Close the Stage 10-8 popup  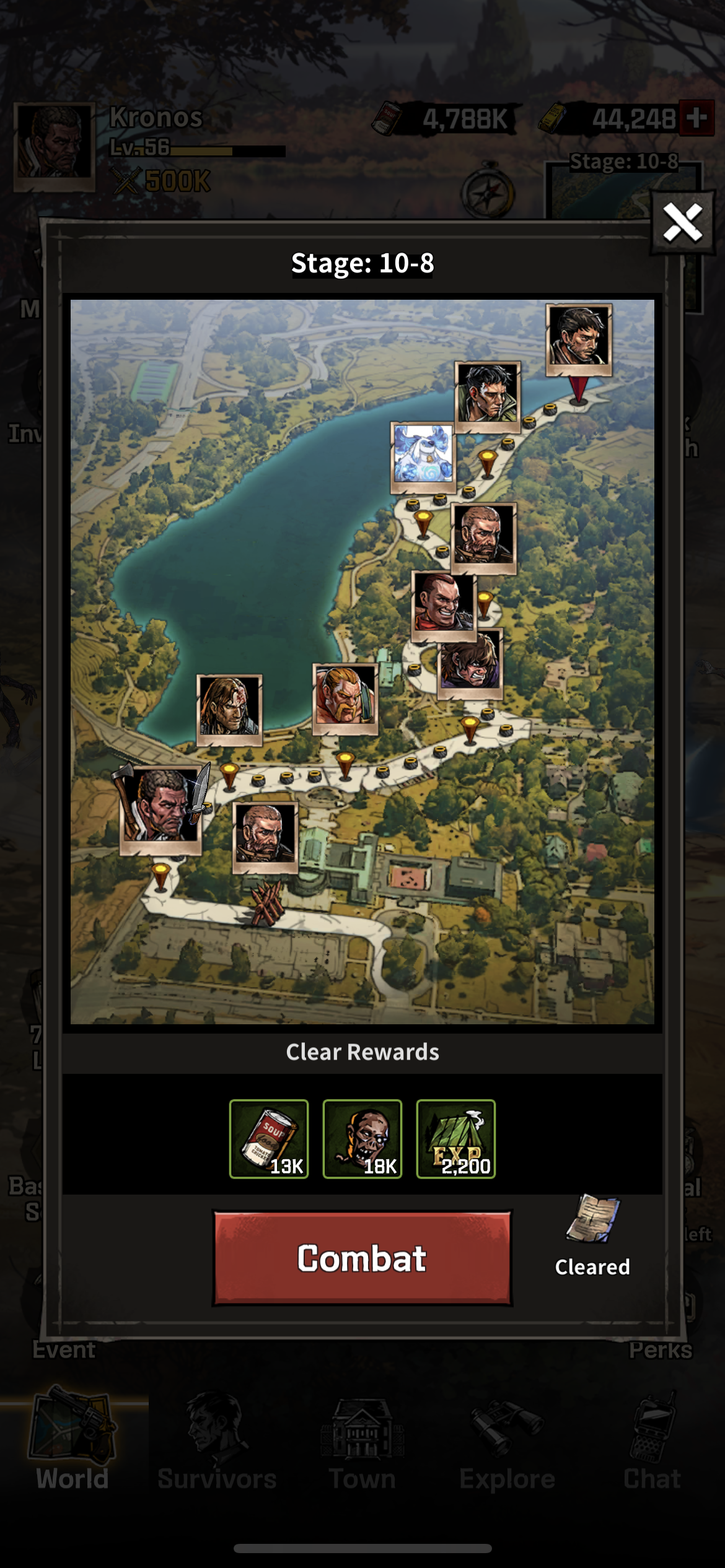[682, 223]
